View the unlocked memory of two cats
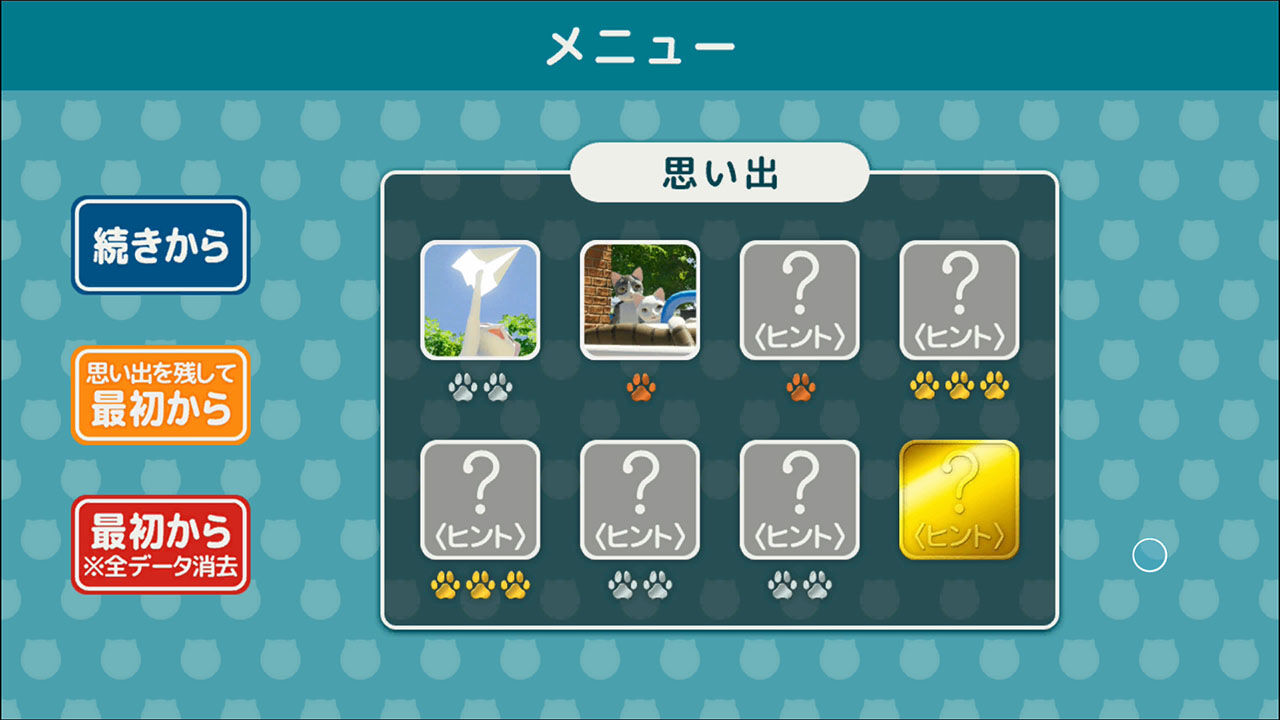 click(640, 298)
